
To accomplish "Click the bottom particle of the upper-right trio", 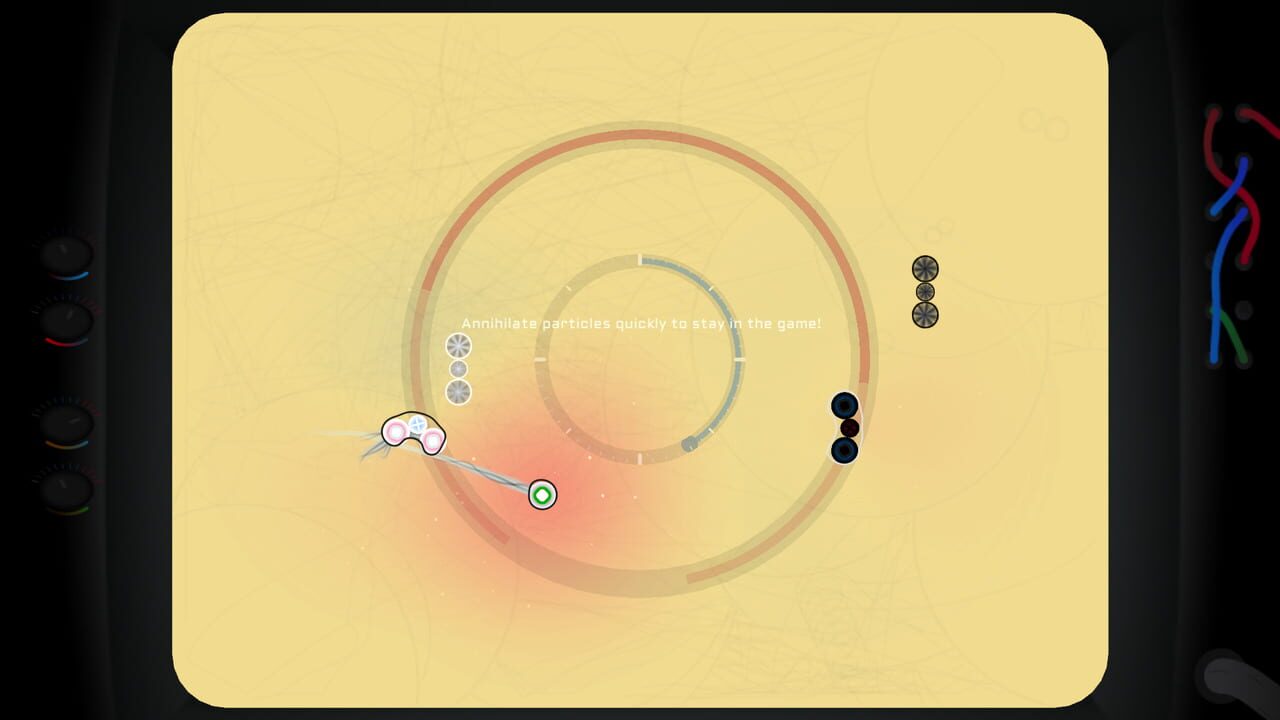I will pos(925,315).
